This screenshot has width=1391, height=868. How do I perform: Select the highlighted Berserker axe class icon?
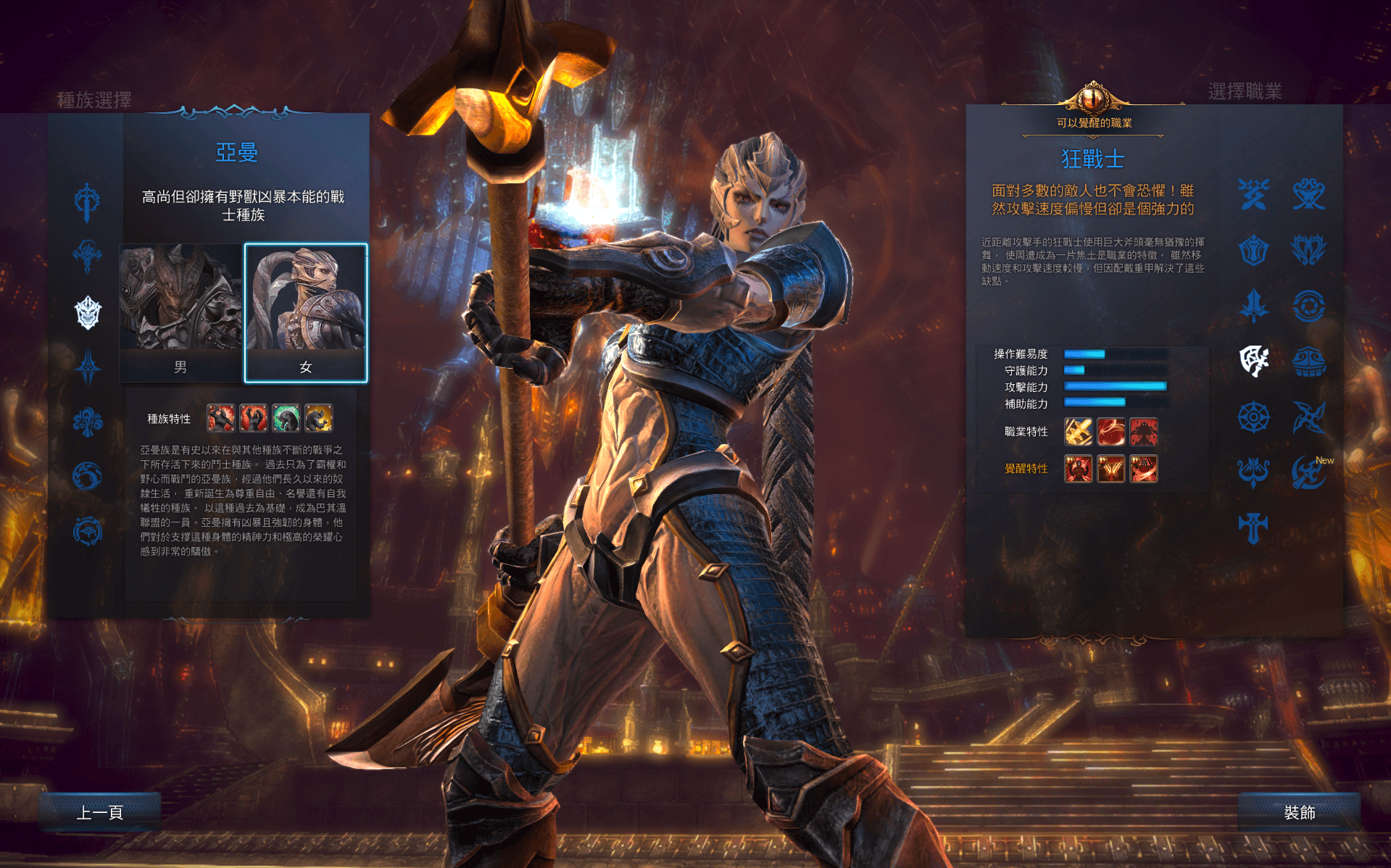tap(1253, 361)
